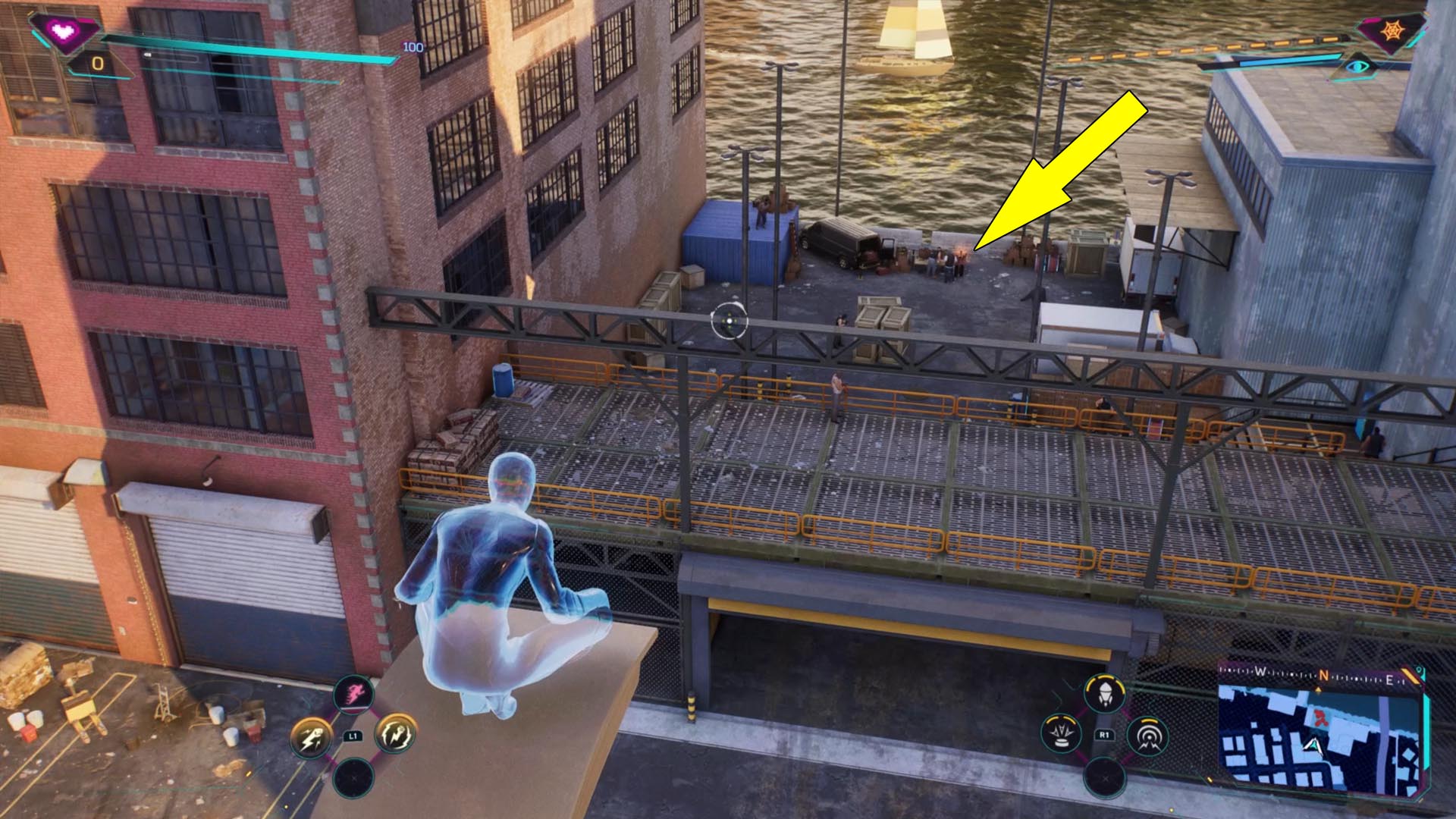Screen dimensions: 1456x819
Task: Select the pink air dash ability icon
Action: point(354,694)
